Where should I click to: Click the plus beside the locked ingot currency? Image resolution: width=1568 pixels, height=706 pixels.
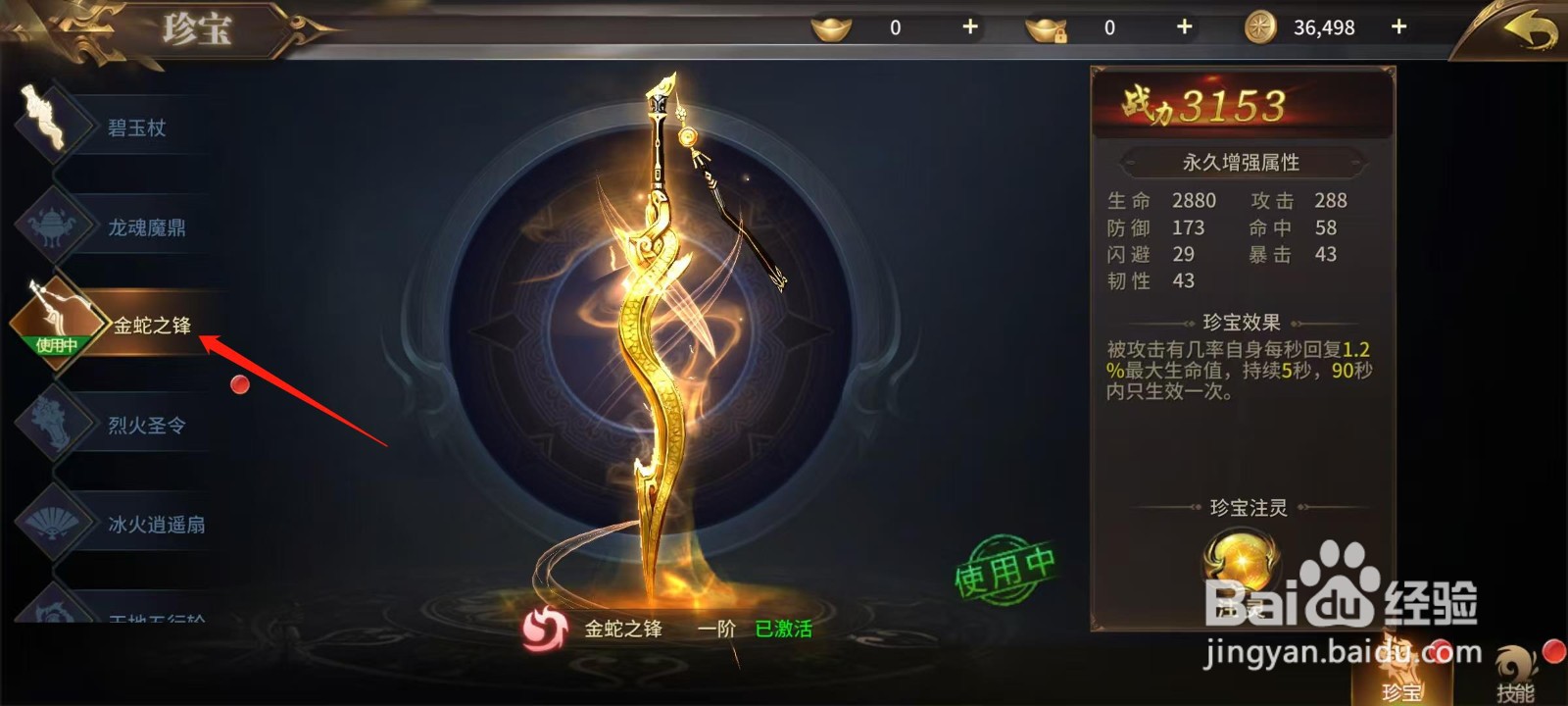coord(1183,26)
